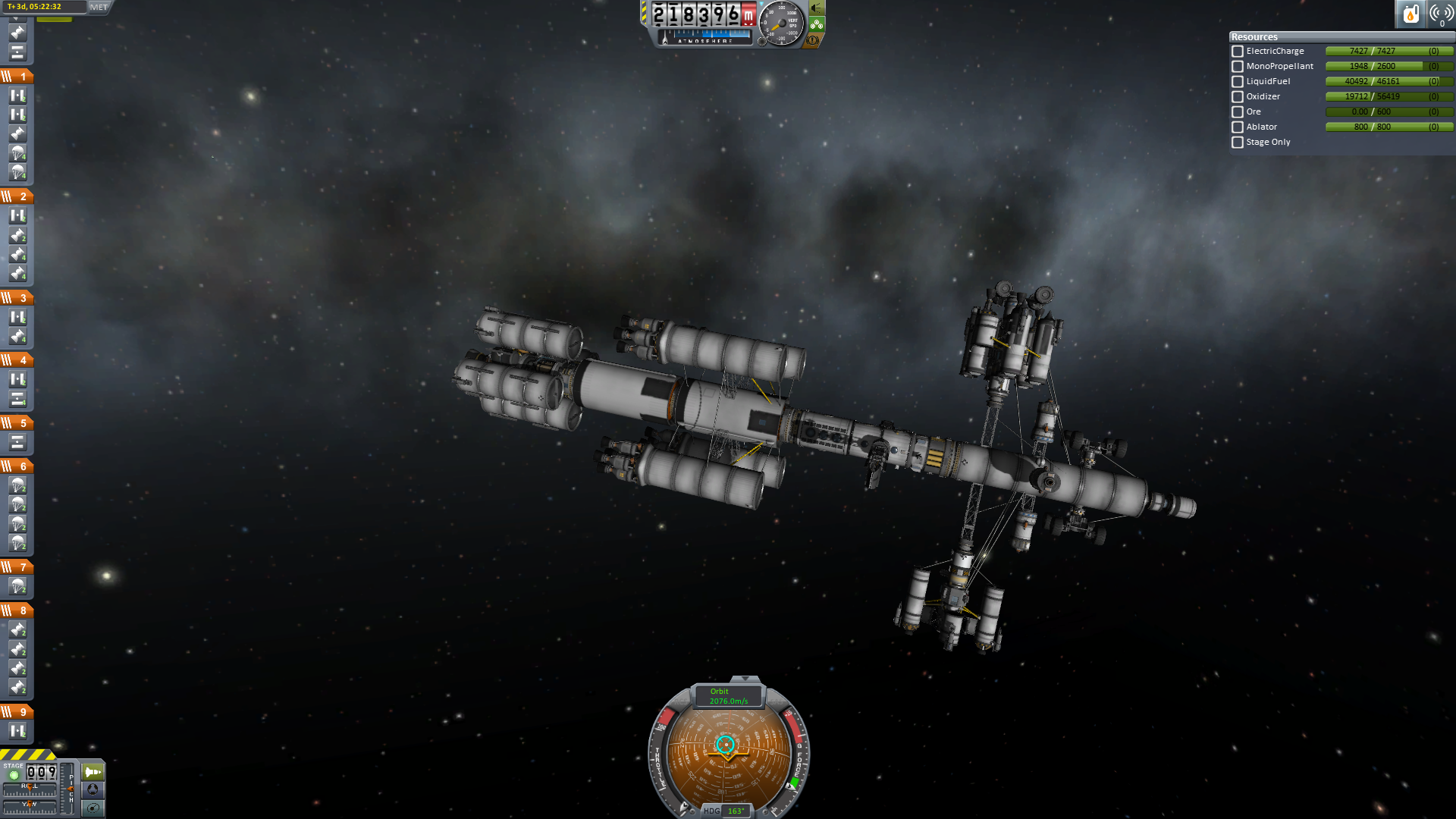Screen dimensions: 1456x819
Task: Toggle the lights button near the altimeter
Action: click(817, 8)
